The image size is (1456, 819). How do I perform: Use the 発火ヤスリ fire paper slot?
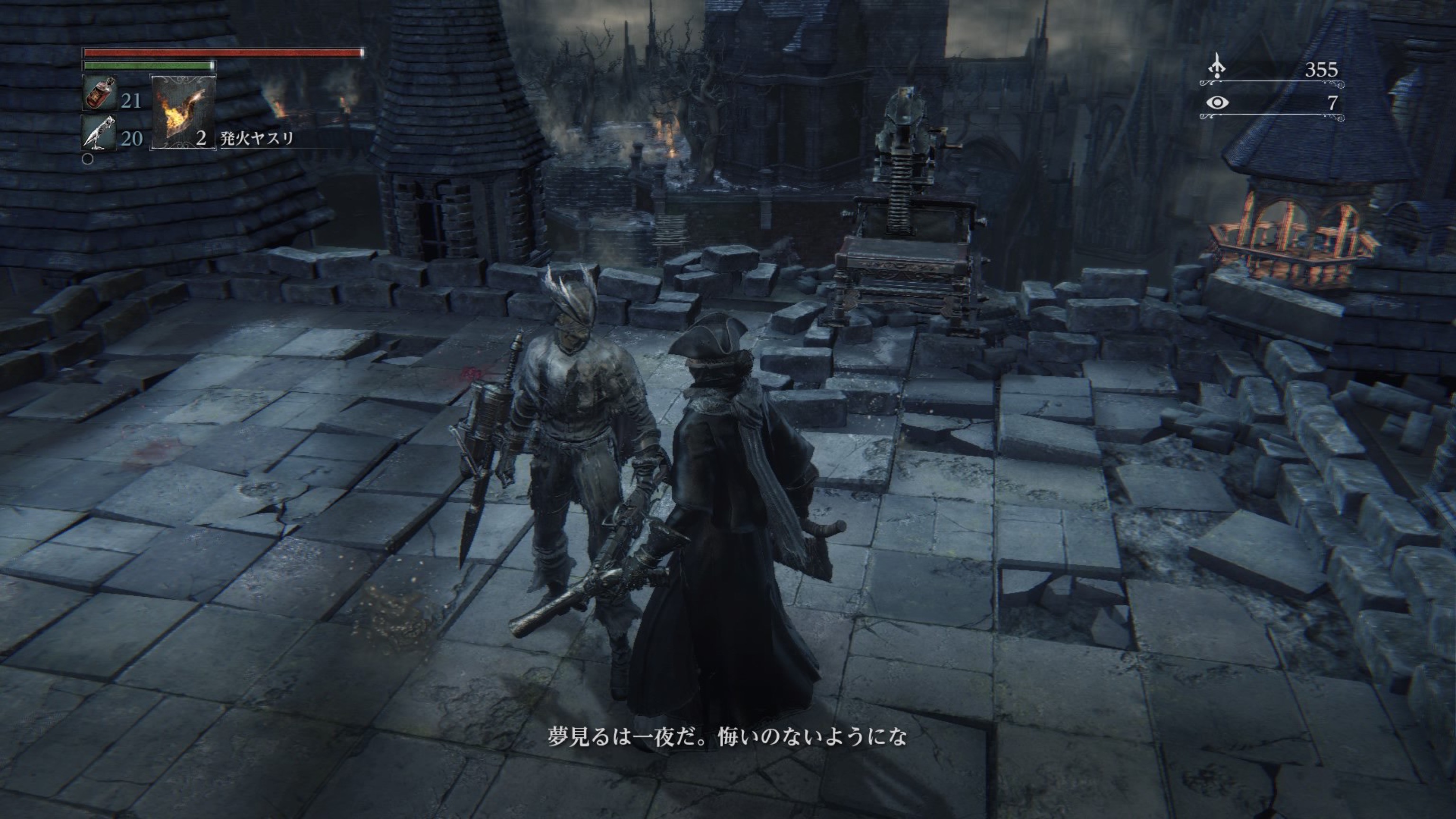(182, 112)
